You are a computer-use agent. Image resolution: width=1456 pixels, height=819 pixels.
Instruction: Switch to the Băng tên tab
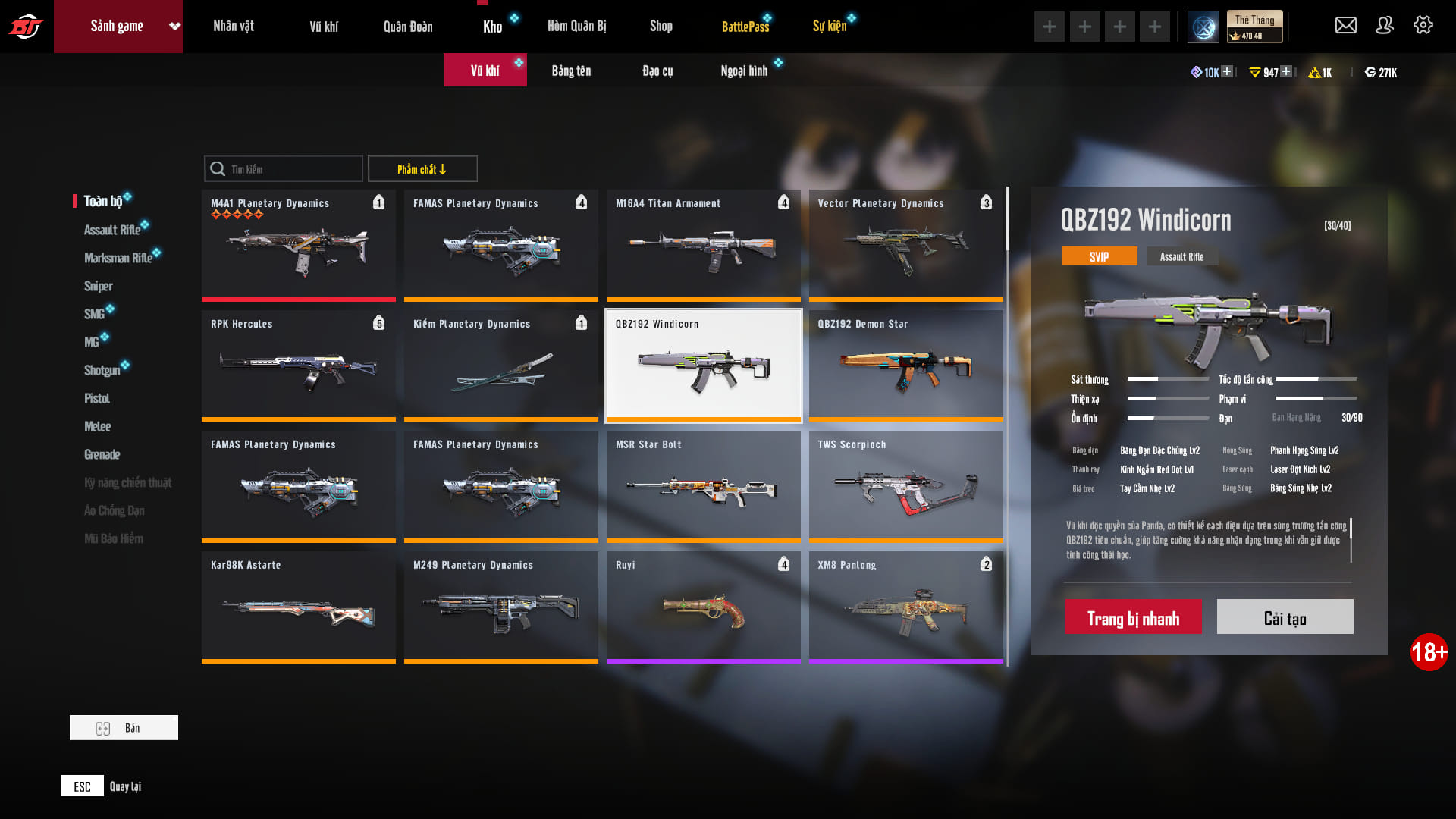click(571, 71)
